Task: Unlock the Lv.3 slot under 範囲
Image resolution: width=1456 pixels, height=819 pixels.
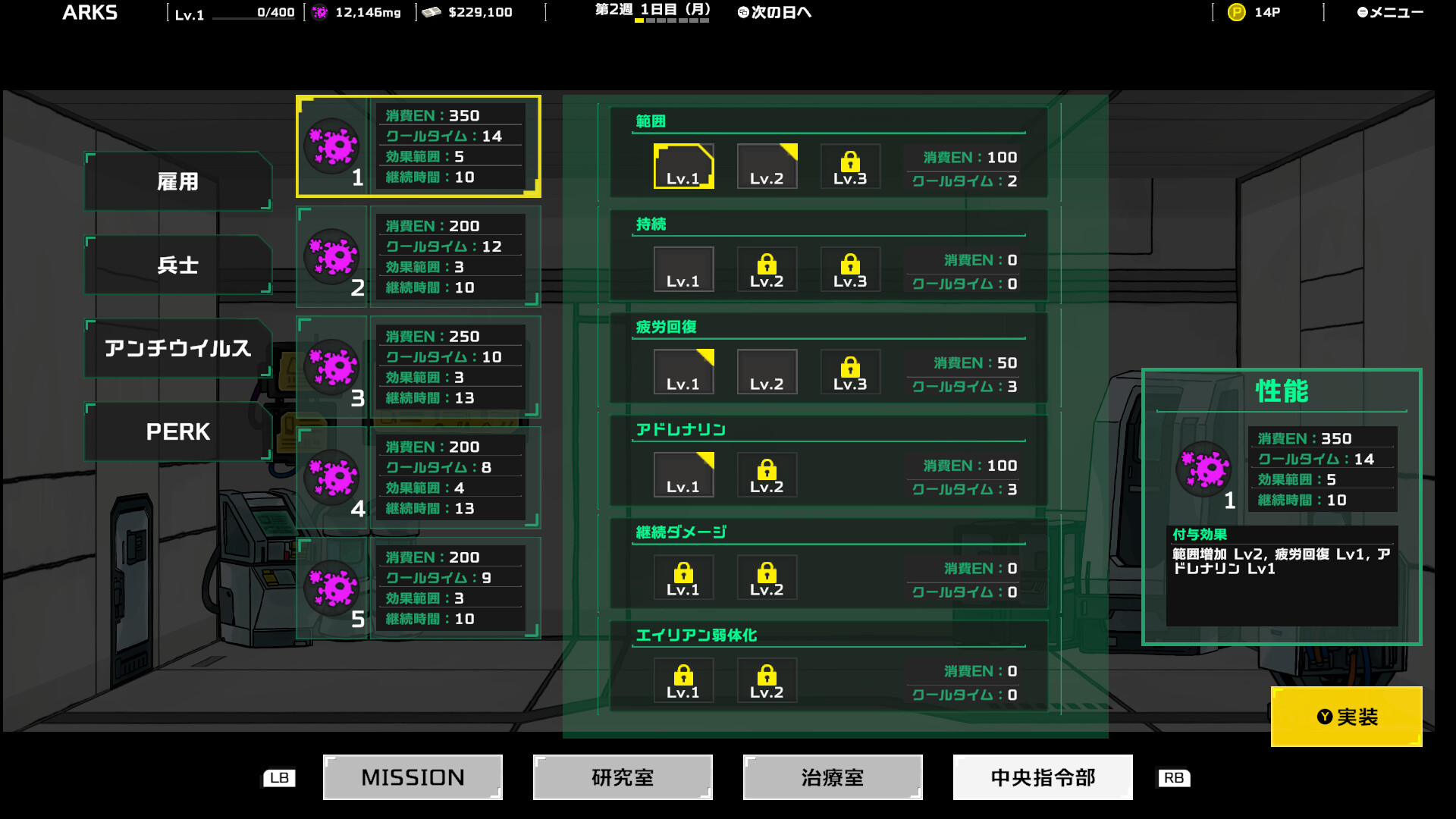Action: coord(850,166)
